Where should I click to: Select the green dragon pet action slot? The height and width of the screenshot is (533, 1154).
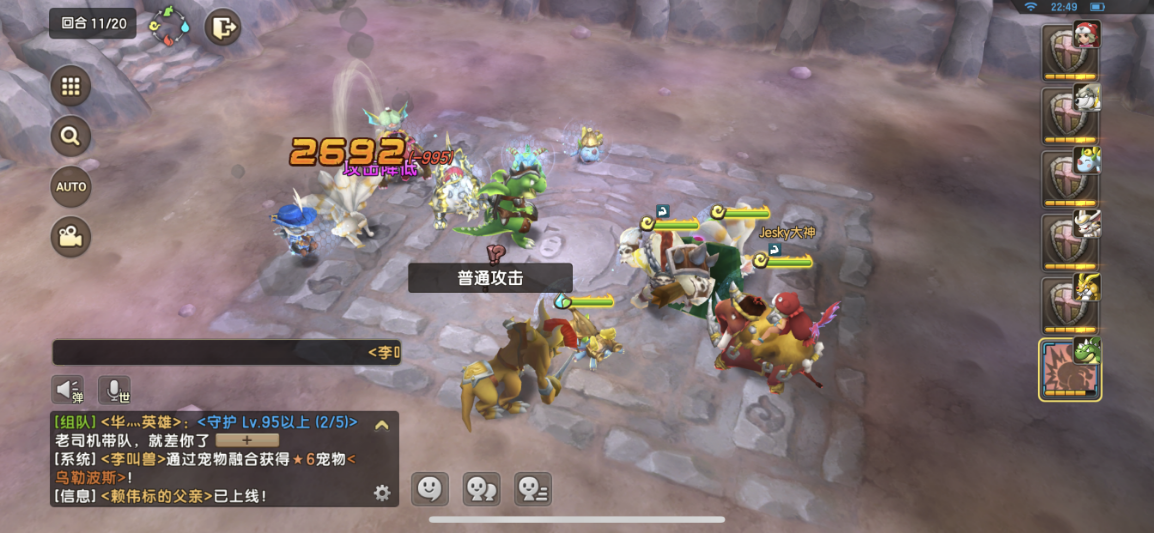point(1070,369)
